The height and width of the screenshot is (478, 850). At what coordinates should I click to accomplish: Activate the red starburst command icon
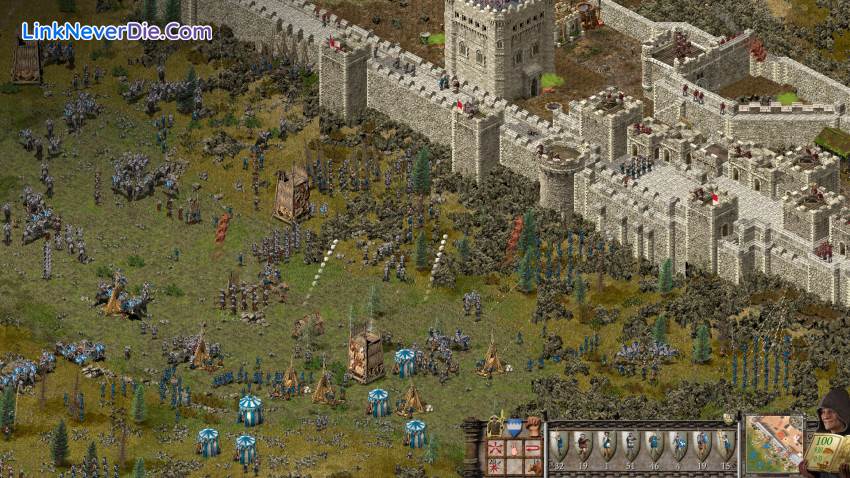pyautogui.click(x=496, y=466)
